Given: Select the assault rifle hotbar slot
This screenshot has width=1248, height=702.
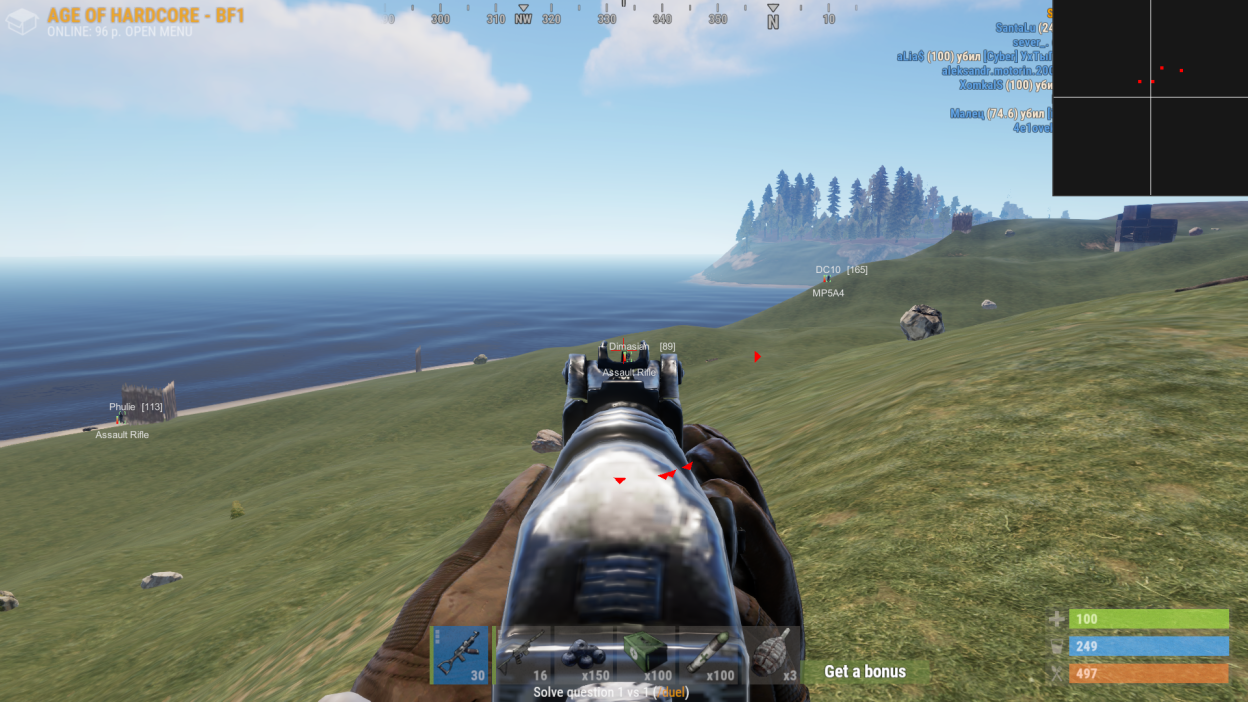Looking at the screenshot, I should pyautogui.click(x=461, y=655).
